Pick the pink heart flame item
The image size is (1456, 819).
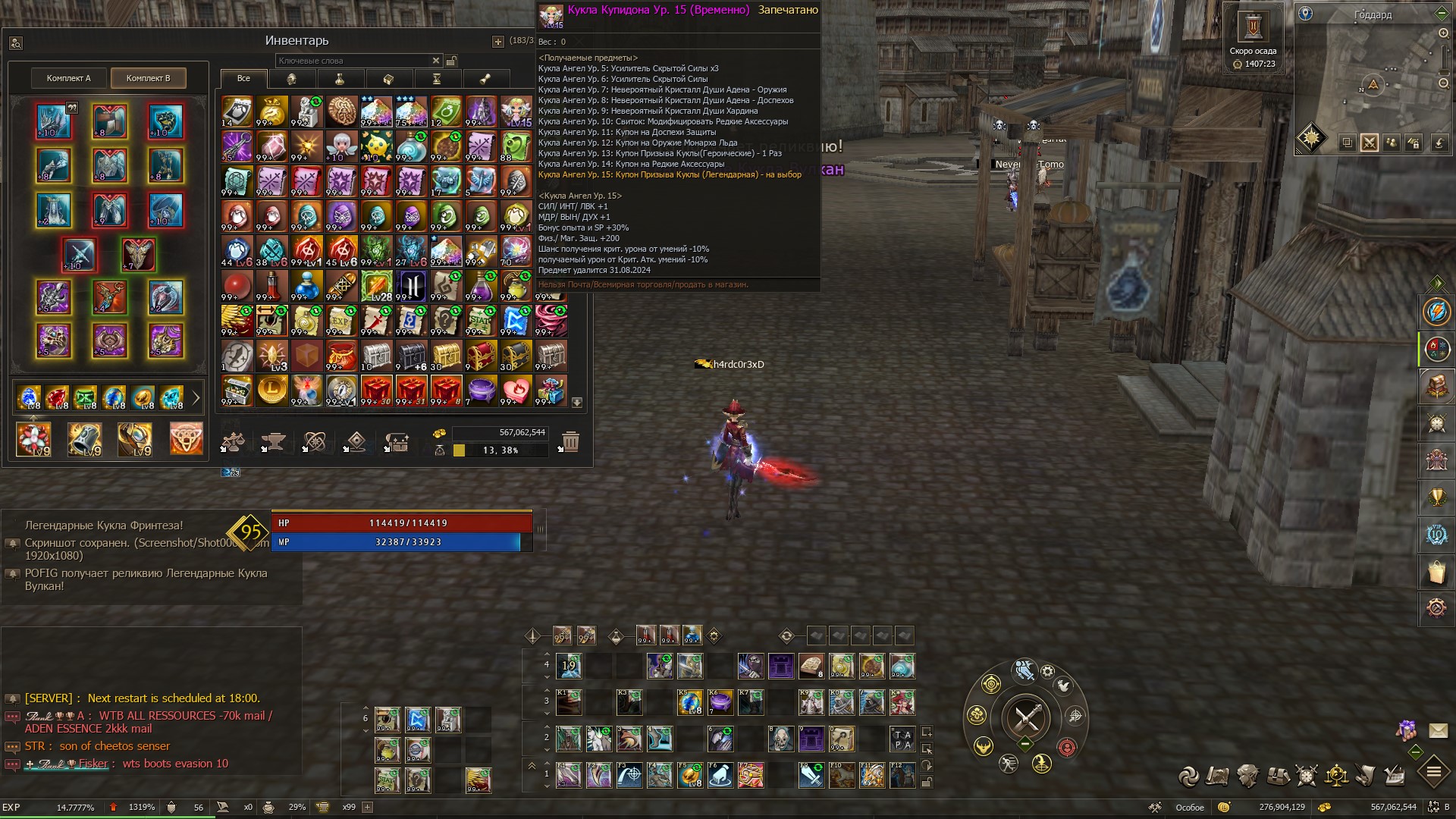pyautogui.click(x=516, y=391)
